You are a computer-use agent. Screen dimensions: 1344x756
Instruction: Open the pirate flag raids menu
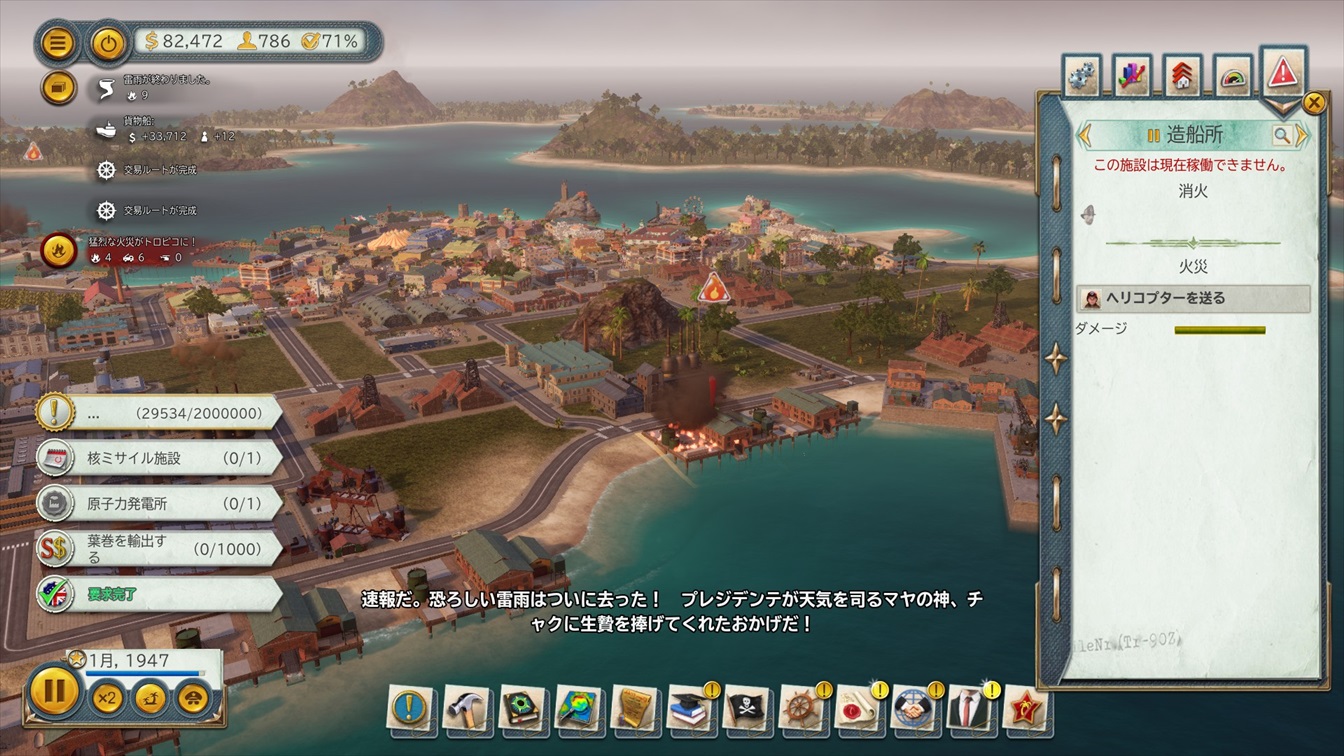(x=744, y=706)
